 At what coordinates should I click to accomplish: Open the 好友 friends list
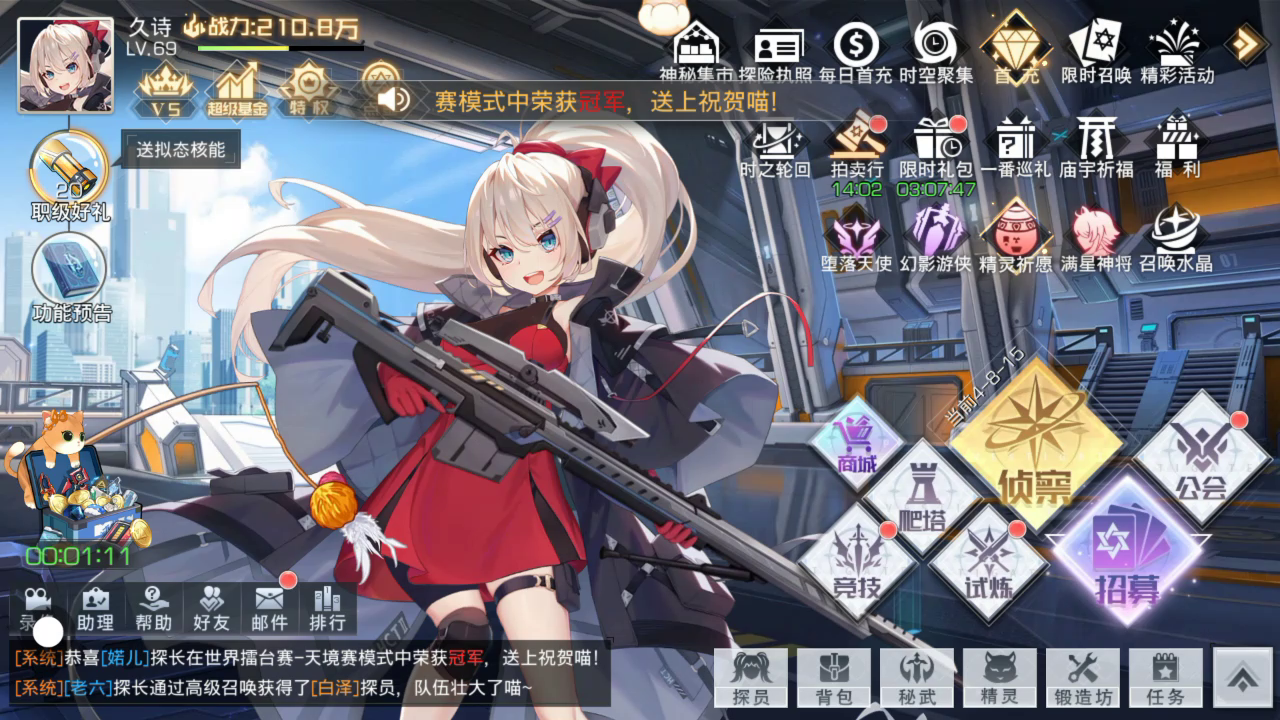[211, 607]
